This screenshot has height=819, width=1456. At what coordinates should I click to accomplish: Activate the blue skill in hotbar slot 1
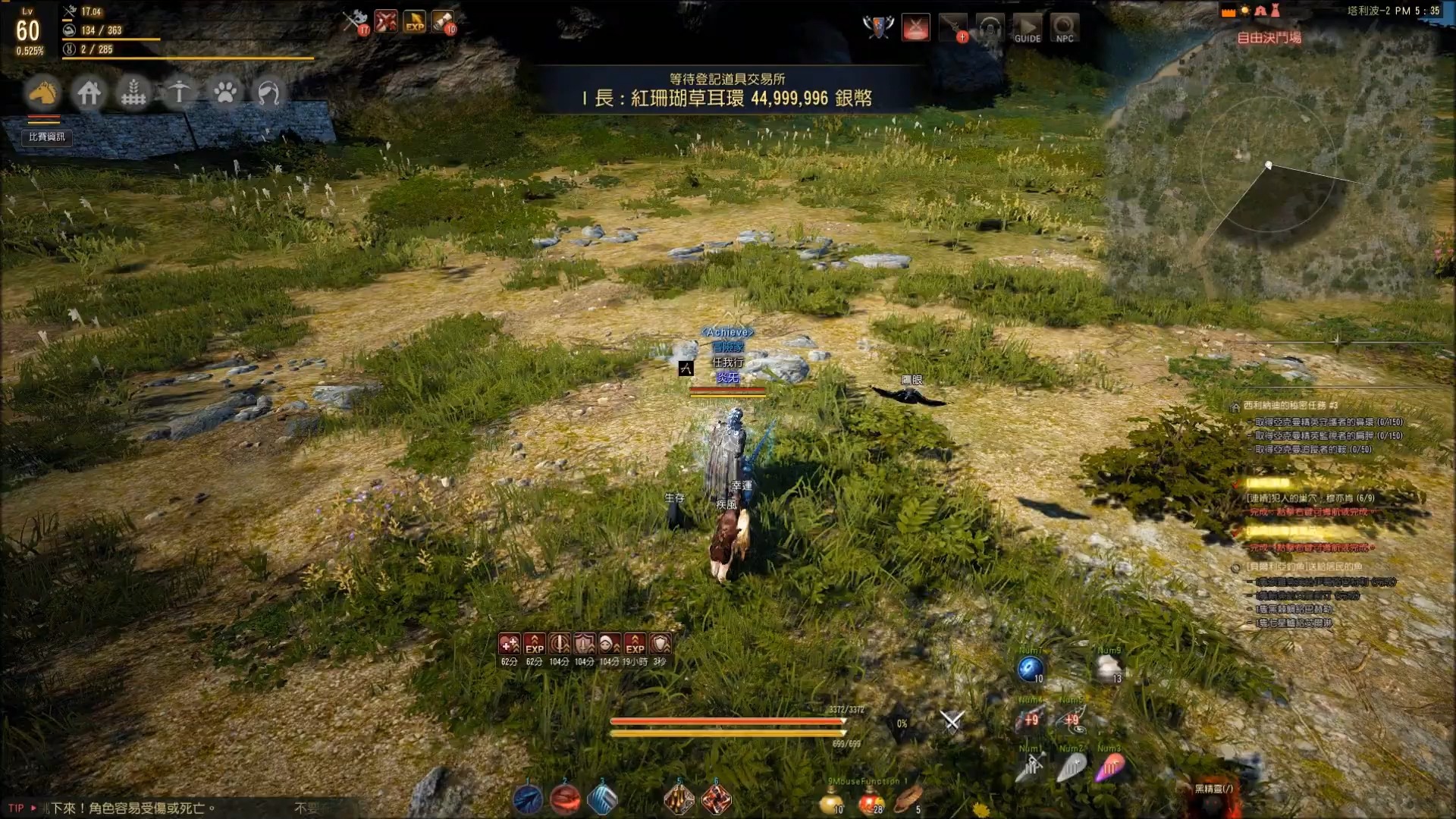(528, 799)
